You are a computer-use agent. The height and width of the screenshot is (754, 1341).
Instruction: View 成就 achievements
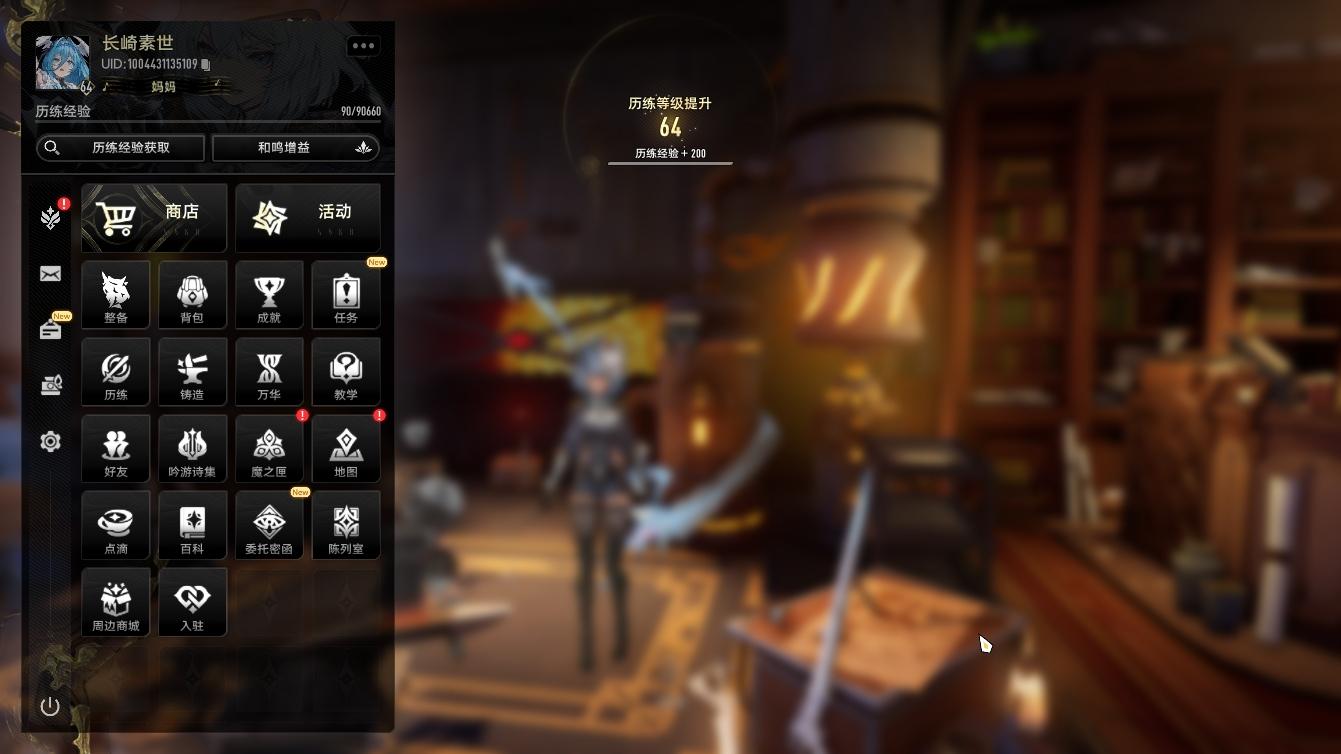click(x=269, y=295)
